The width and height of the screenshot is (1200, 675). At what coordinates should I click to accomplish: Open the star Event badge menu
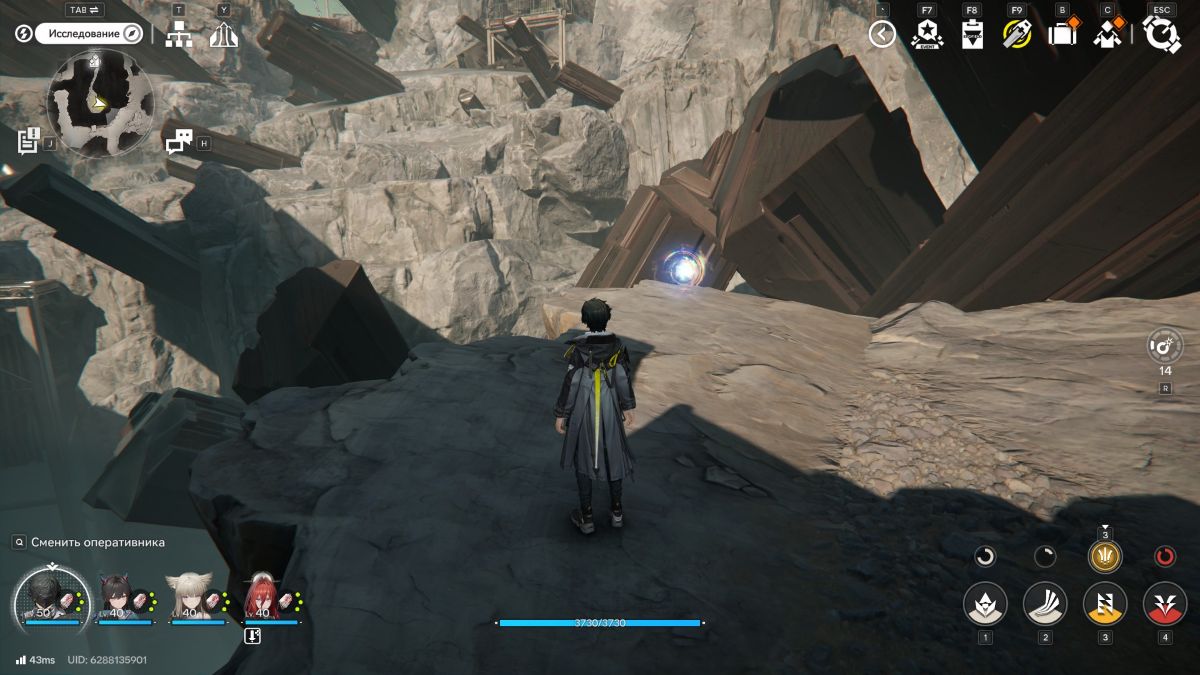[x=927, y=34]
